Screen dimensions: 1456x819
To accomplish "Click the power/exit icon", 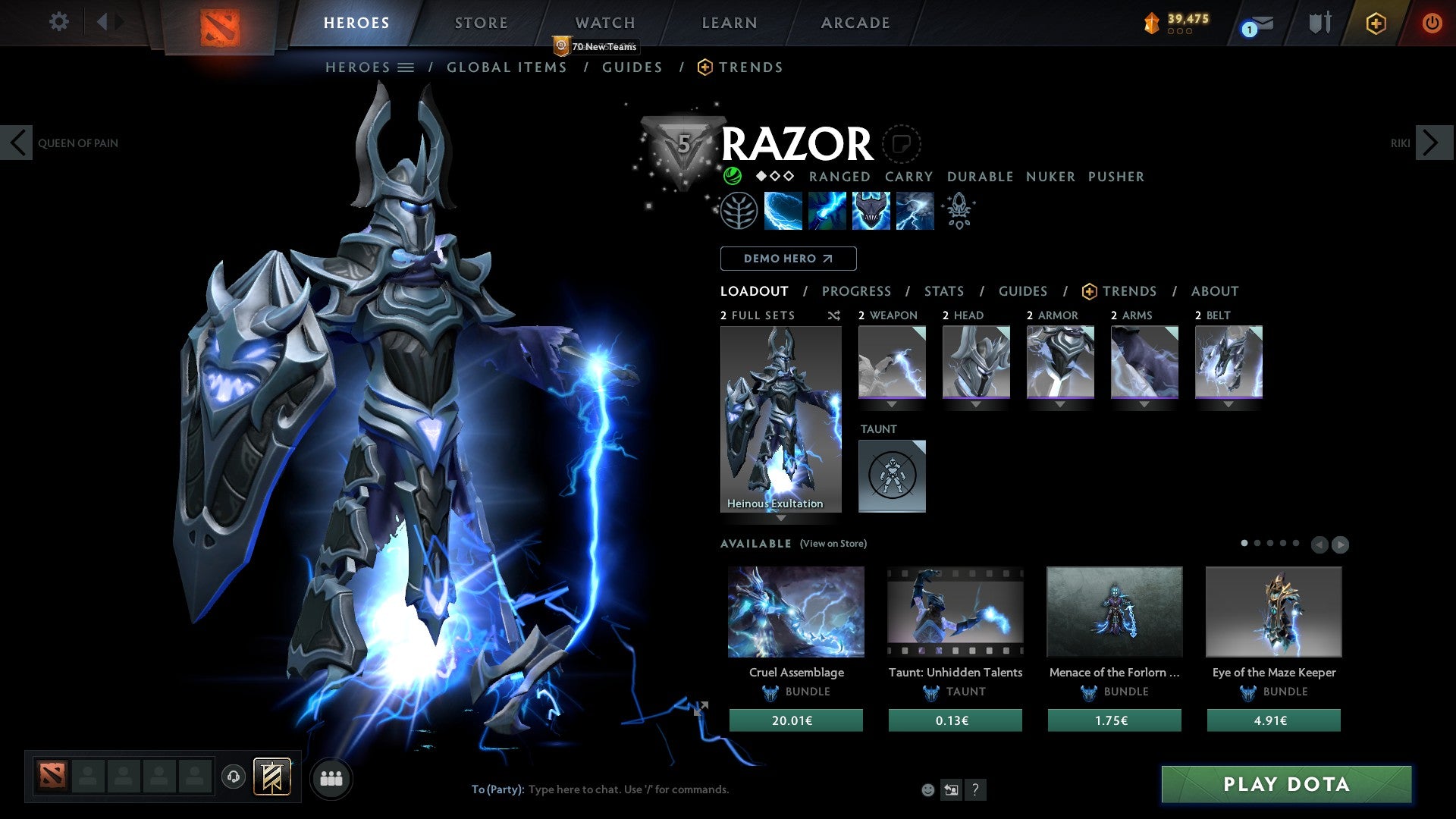I will pyautogui.click(x=1432, y=23).
